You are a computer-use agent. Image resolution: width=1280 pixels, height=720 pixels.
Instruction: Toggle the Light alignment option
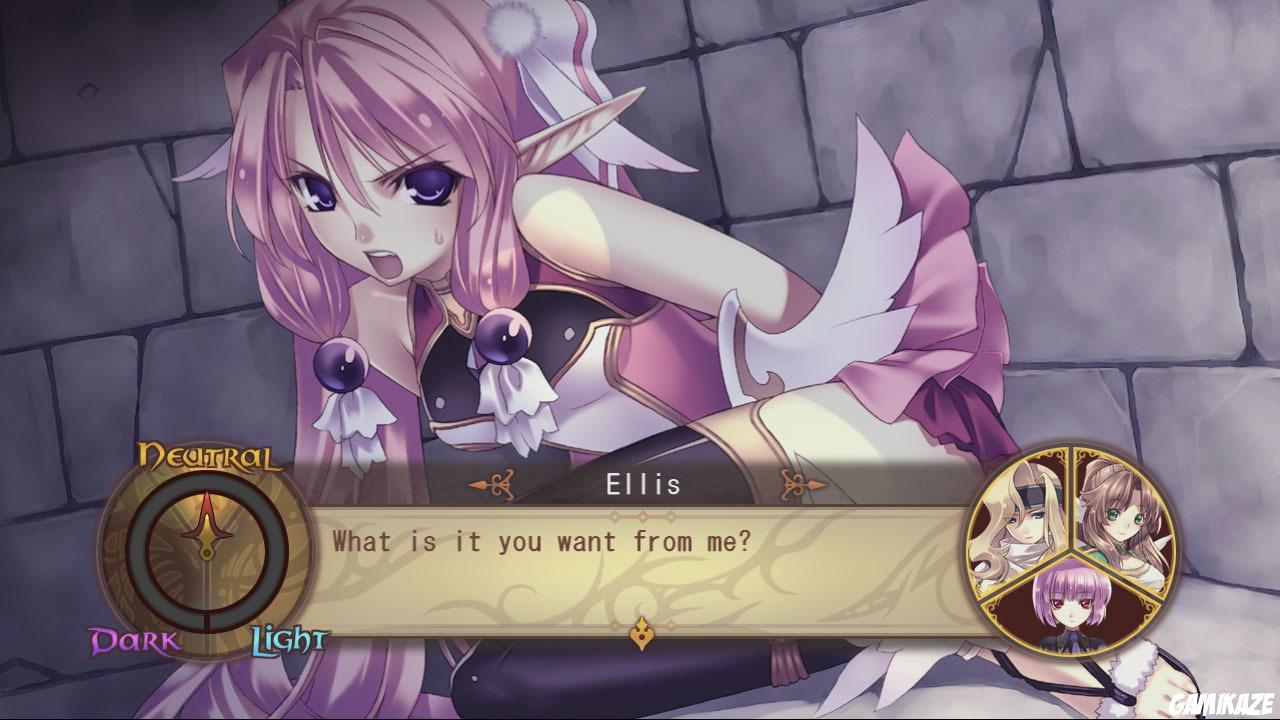289,638
